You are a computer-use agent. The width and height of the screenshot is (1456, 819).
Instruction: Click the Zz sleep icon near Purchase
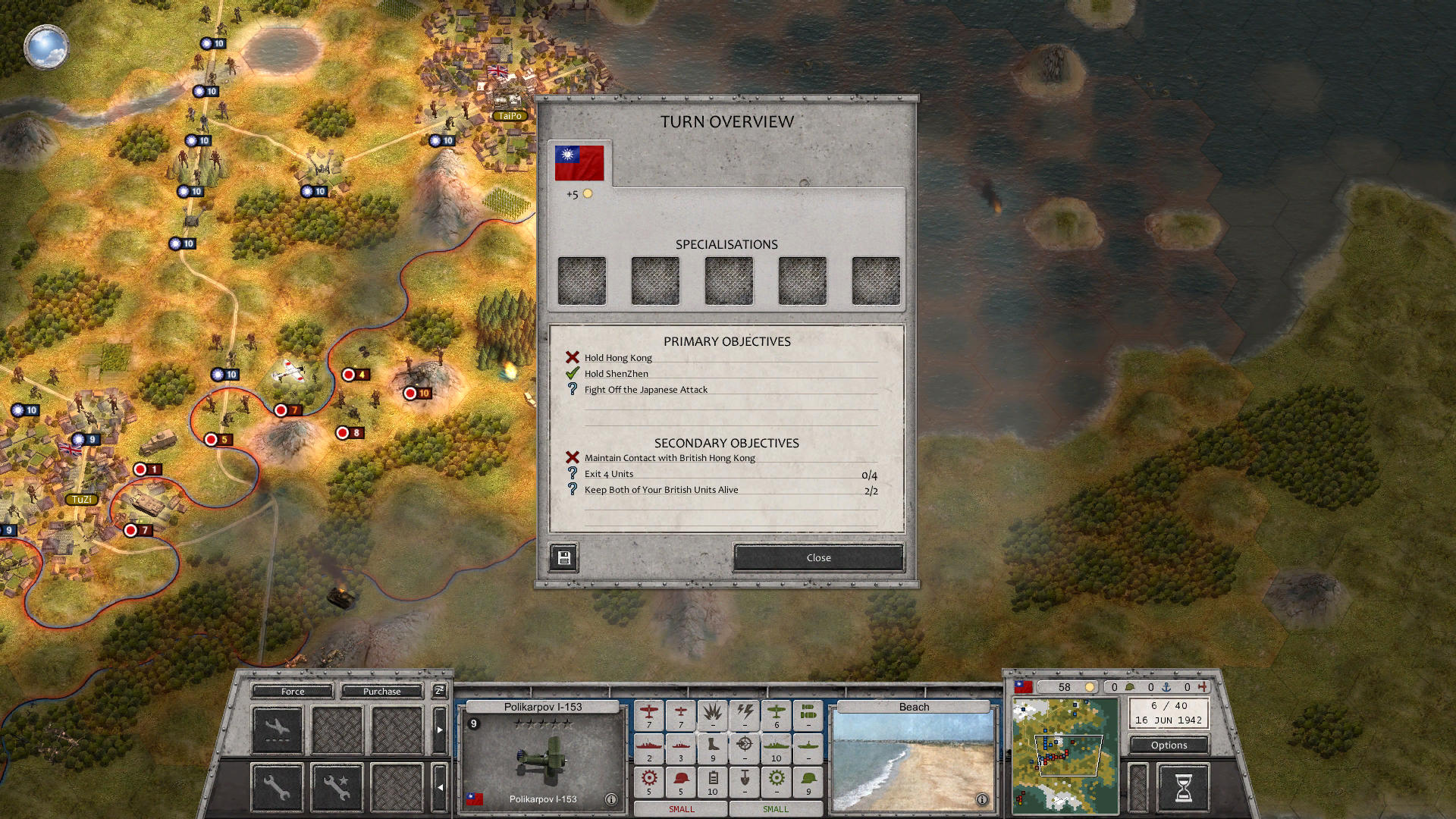coord(438,692)
